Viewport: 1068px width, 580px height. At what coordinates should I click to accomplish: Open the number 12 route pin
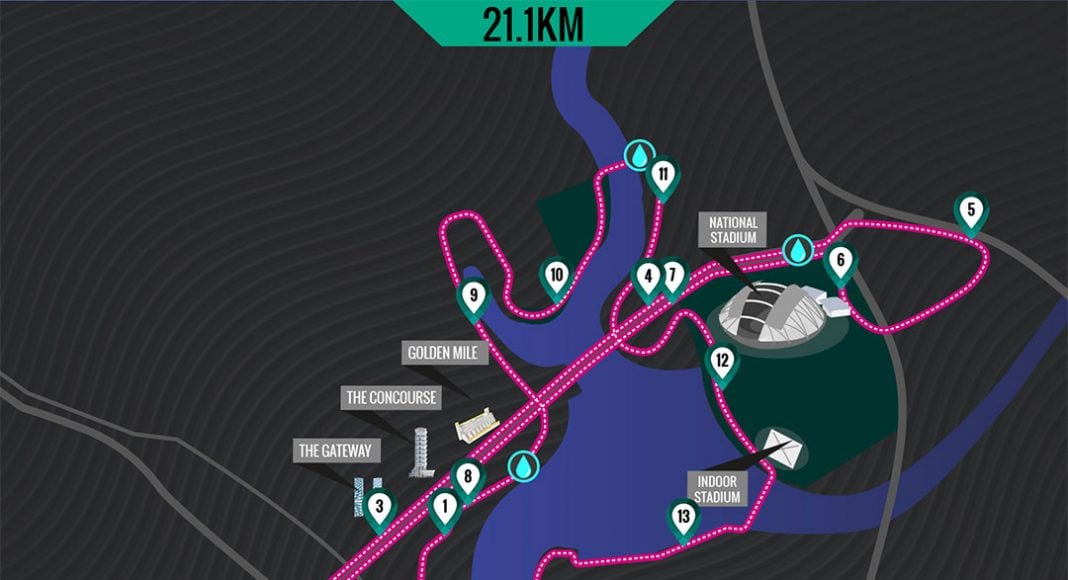point(722,361)
